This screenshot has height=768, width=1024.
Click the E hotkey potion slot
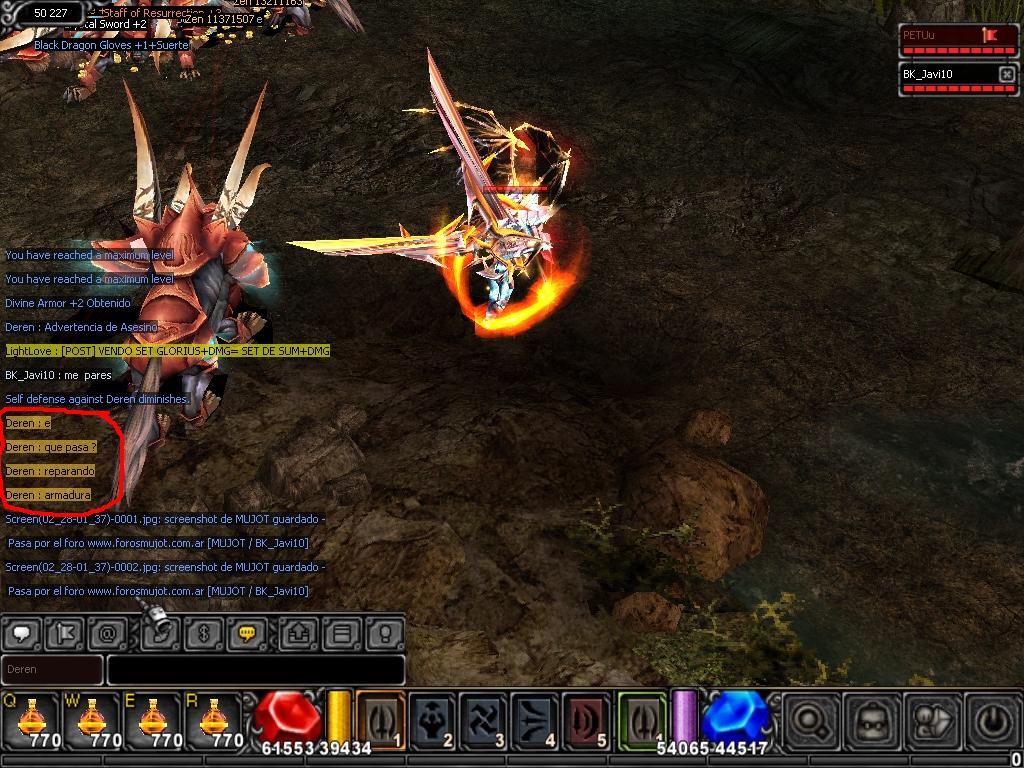click(x=152, y=719)
